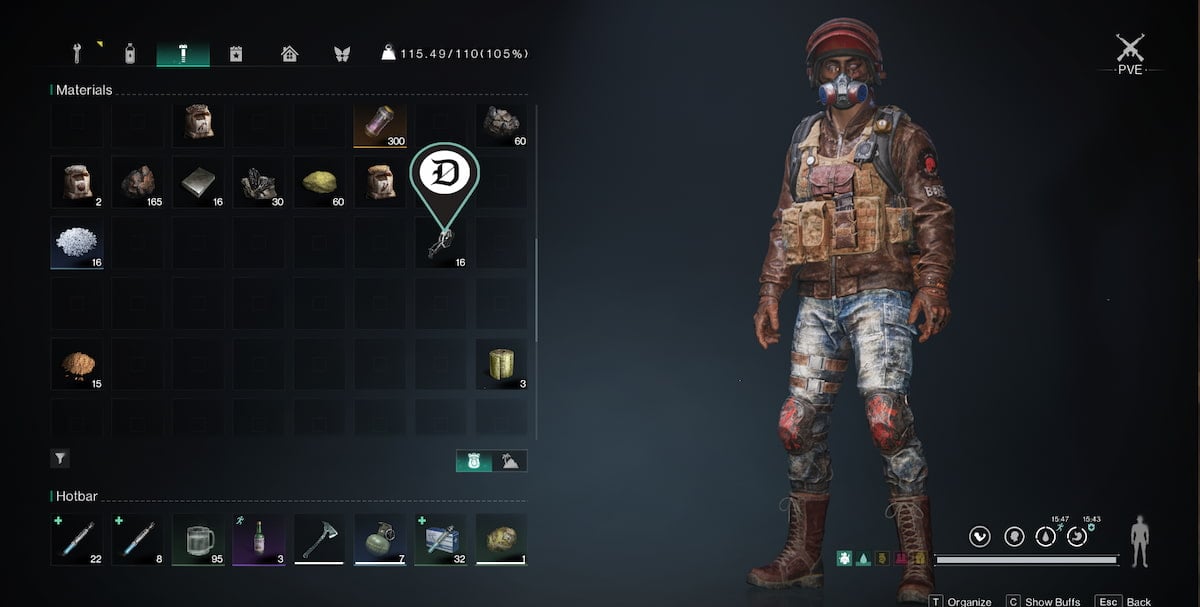Select the yellow roll stack of 3
1200x607 pixels.
(501, 364)
